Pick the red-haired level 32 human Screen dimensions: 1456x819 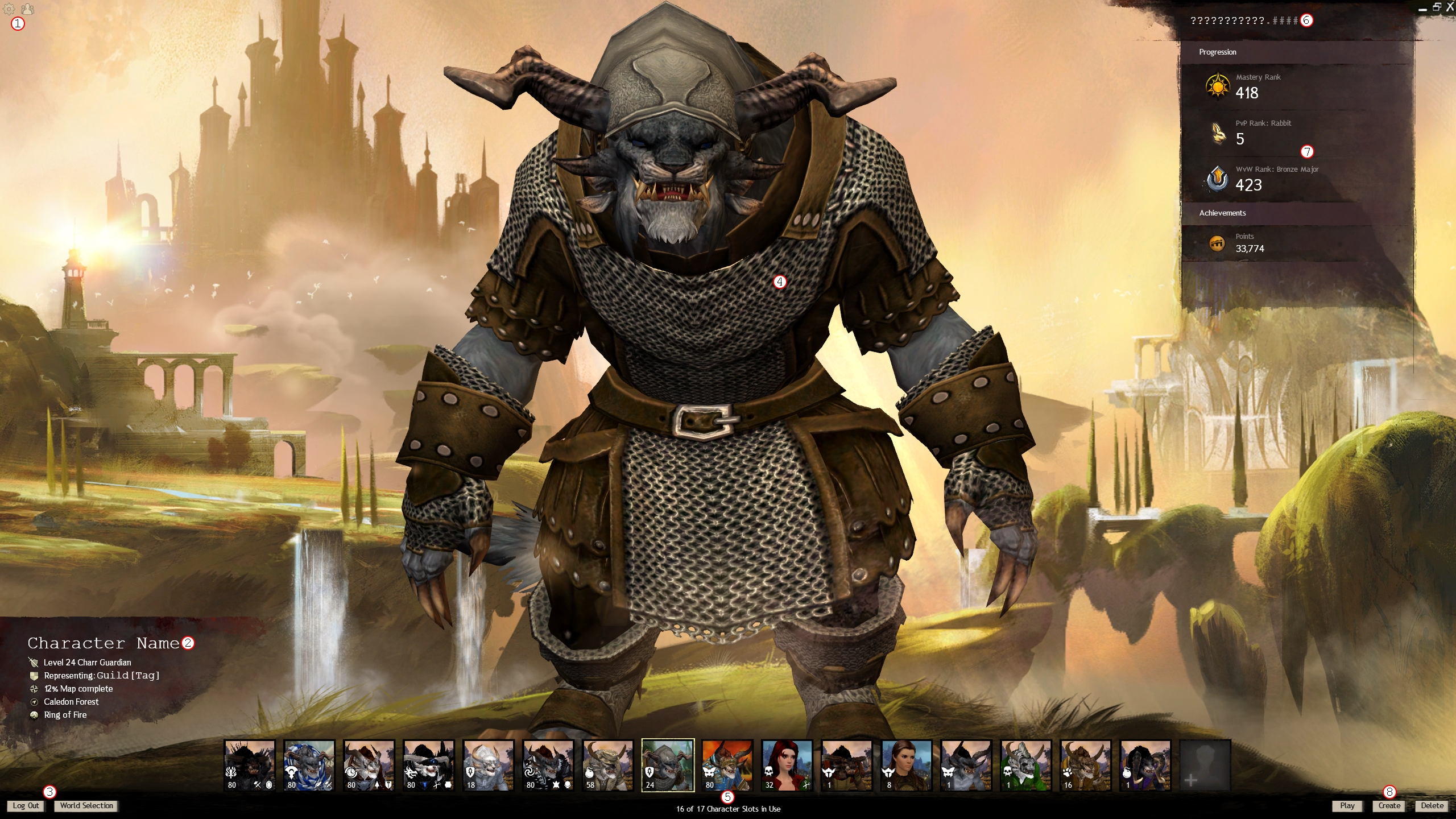(787, 765)
